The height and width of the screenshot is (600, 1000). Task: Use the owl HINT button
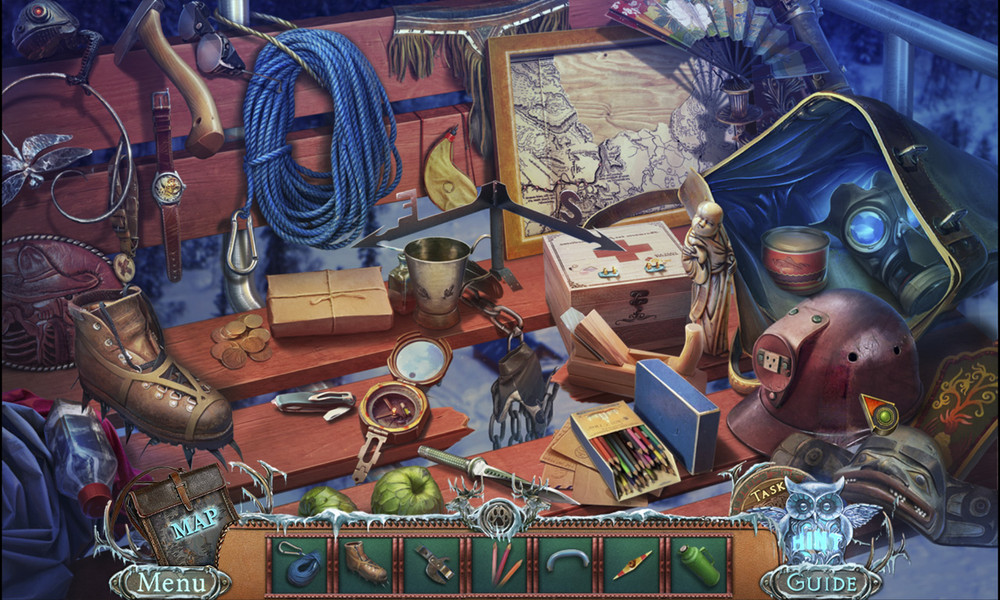point(817,519)
